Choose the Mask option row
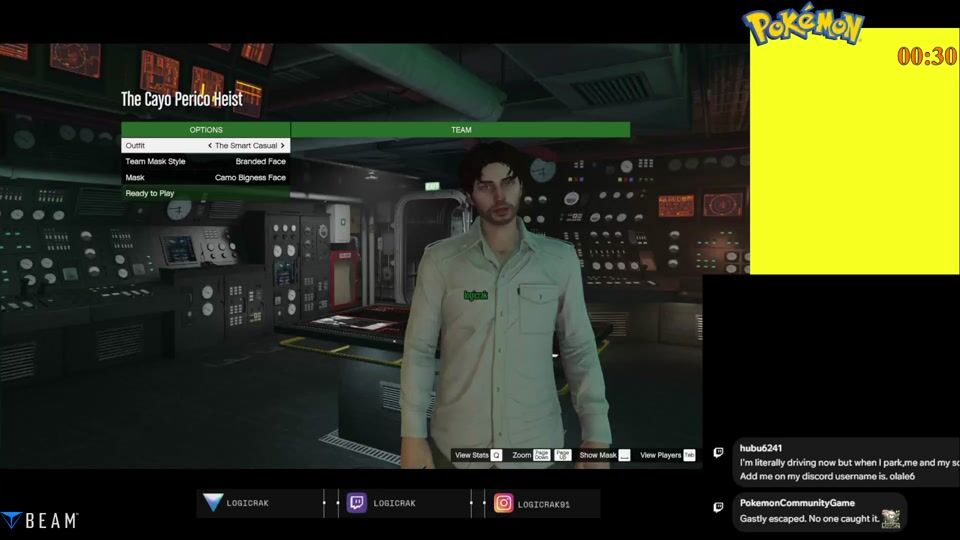This screenshot has height=540, width=960. tap(205, 178)
